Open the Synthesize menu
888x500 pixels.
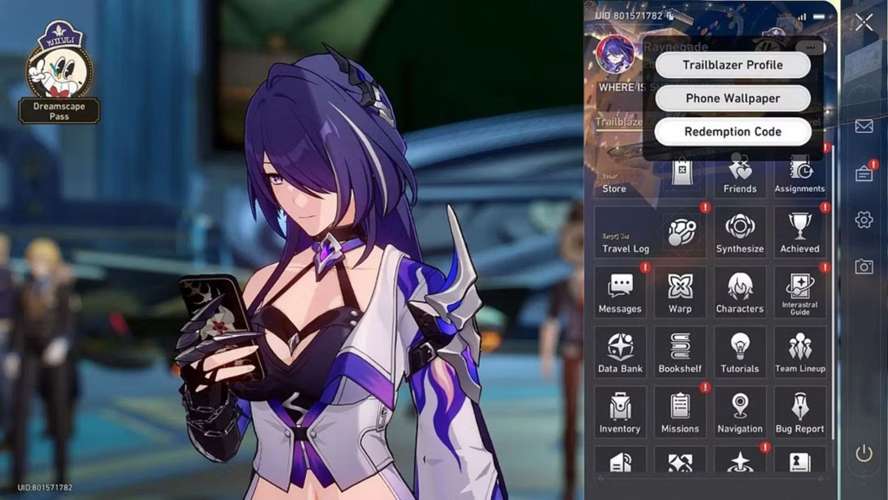740,233
